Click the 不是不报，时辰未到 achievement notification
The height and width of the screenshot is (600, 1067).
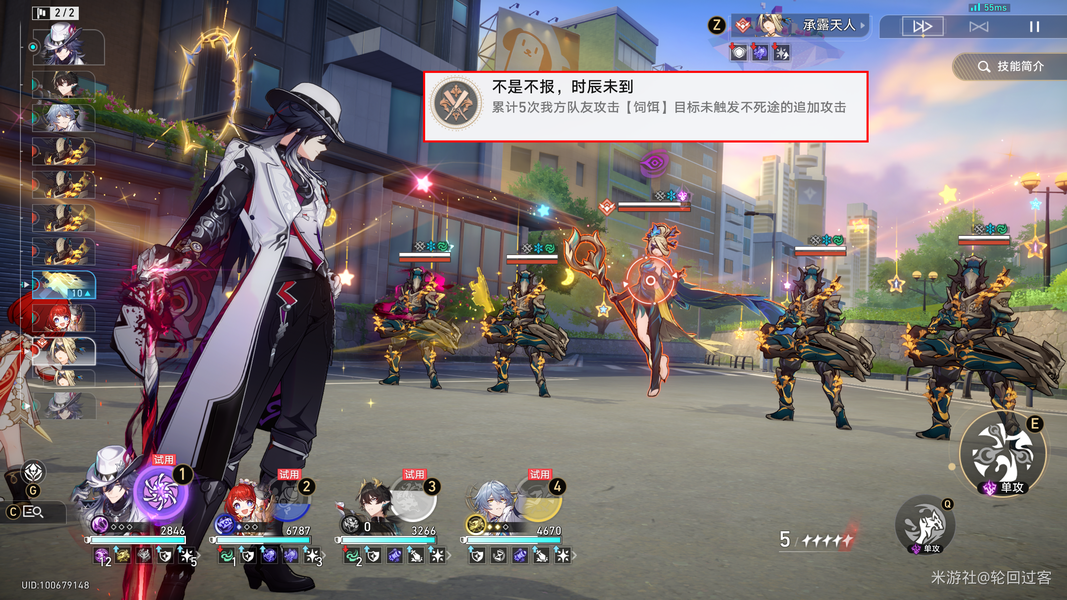coord(645,107)
